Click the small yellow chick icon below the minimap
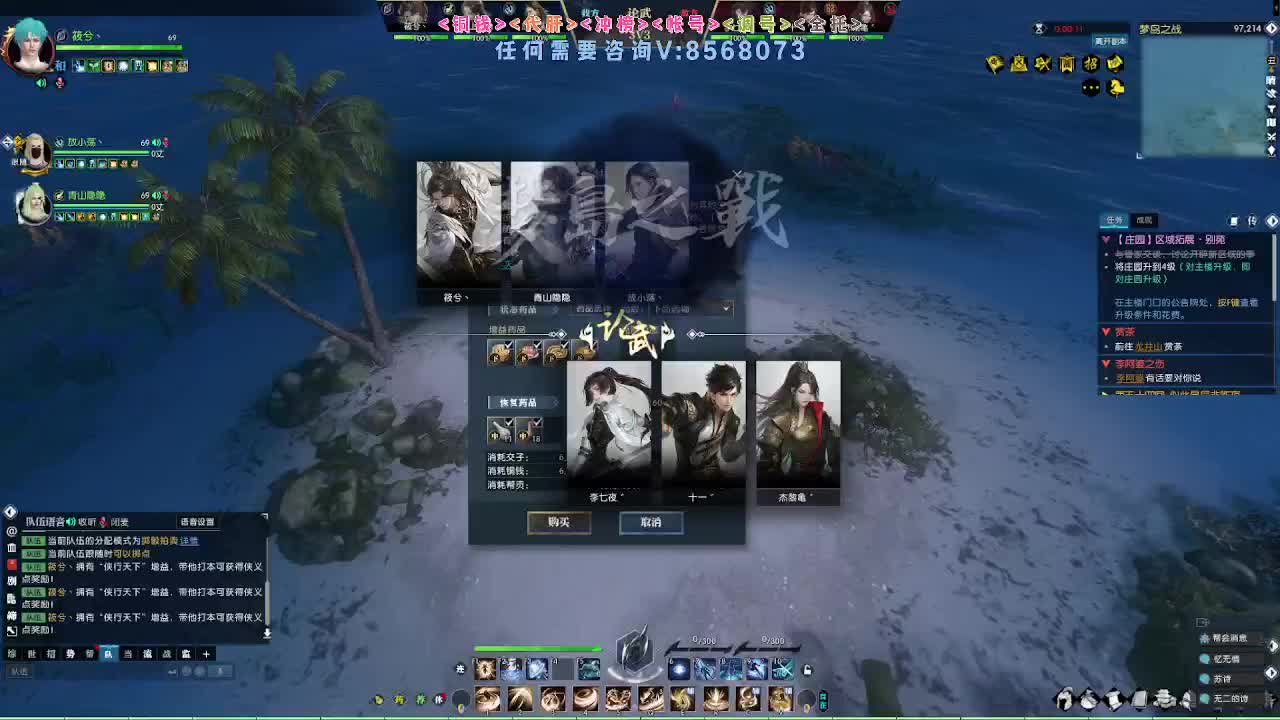The width and height of the screenshot is (1280, 720). pos(1116,89)
